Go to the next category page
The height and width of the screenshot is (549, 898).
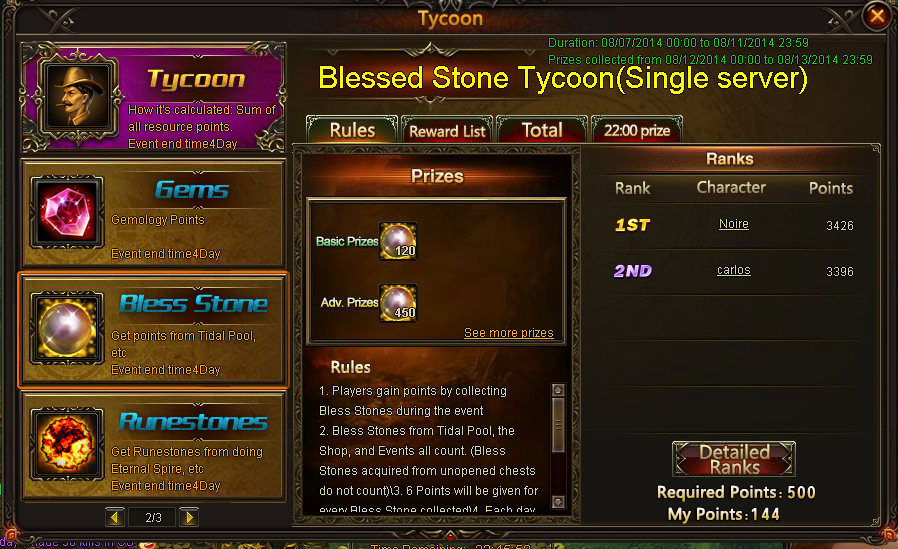pyautogui.click(x=188, y=517)
